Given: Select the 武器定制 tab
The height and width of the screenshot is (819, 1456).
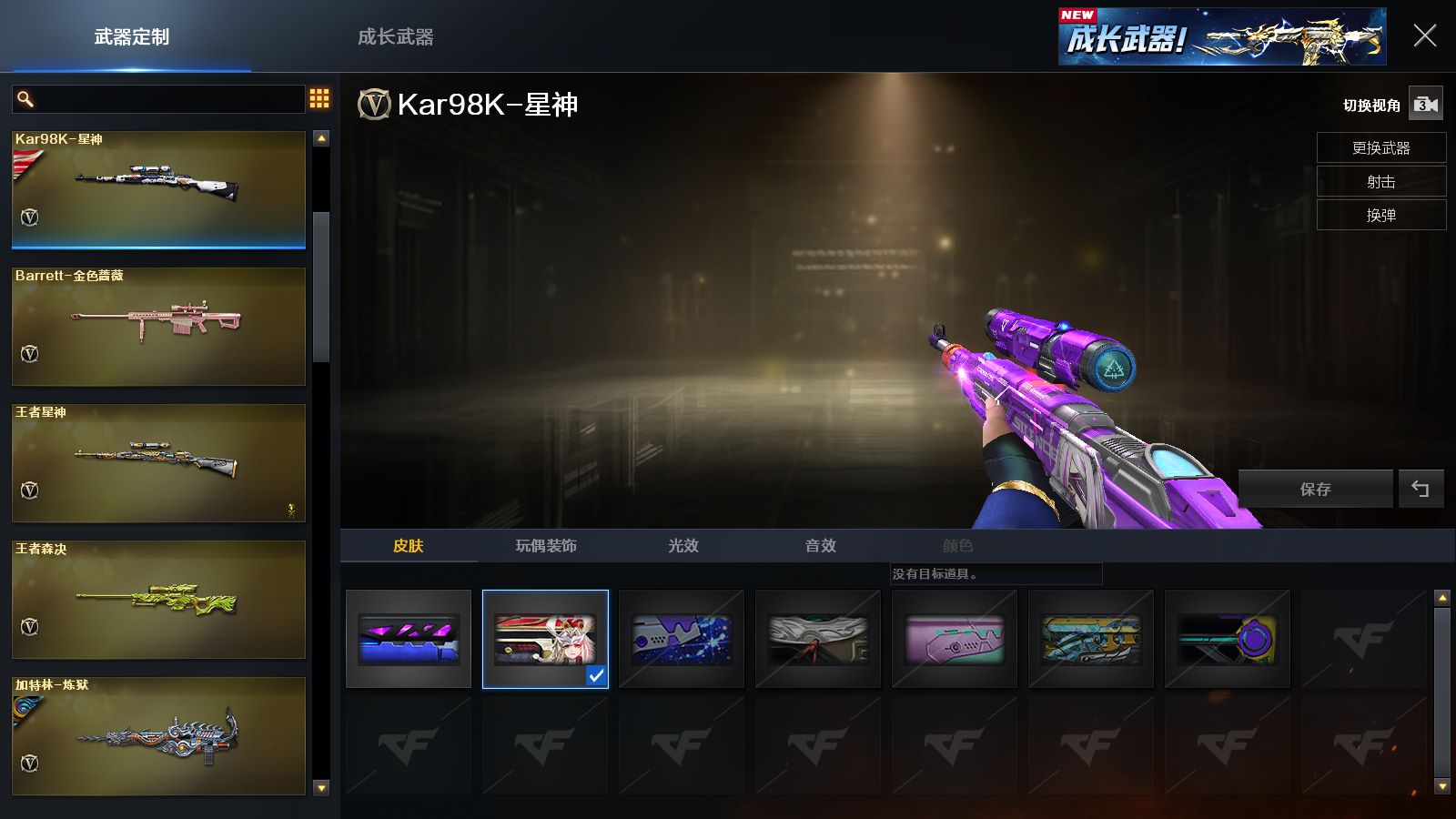Looking at the screenshot, I should [x=132, y=37].
